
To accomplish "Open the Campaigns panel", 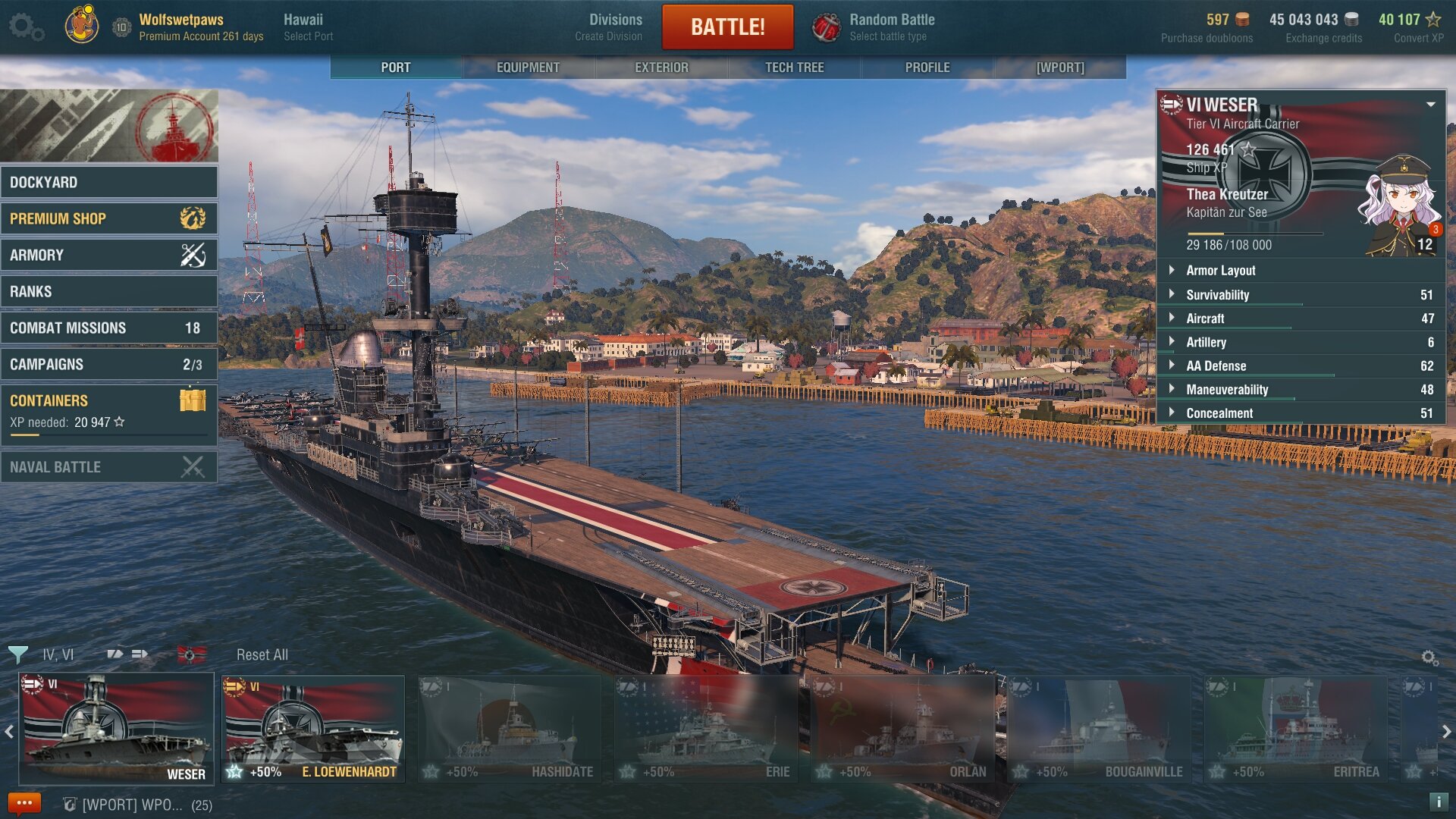I will click(x=109, y=364).
